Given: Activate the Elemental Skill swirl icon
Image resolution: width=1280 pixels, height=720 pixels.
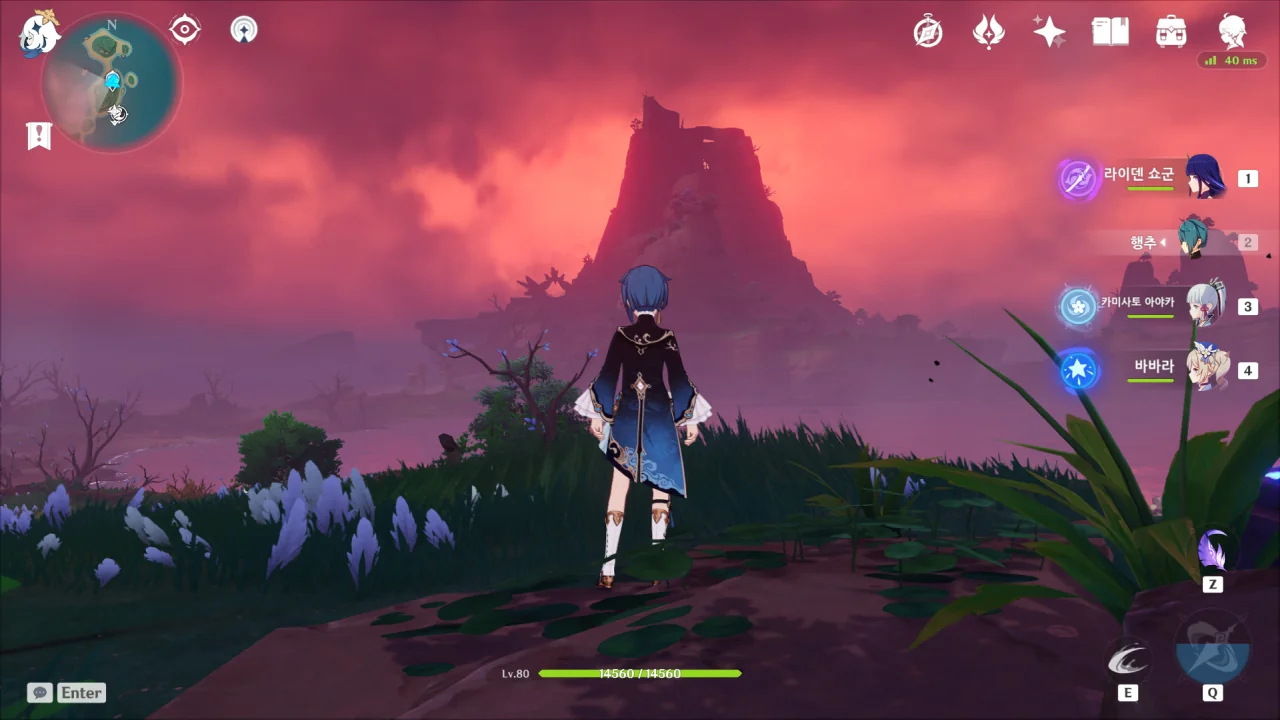Looking at the screenshot, I should point(1127,660).
